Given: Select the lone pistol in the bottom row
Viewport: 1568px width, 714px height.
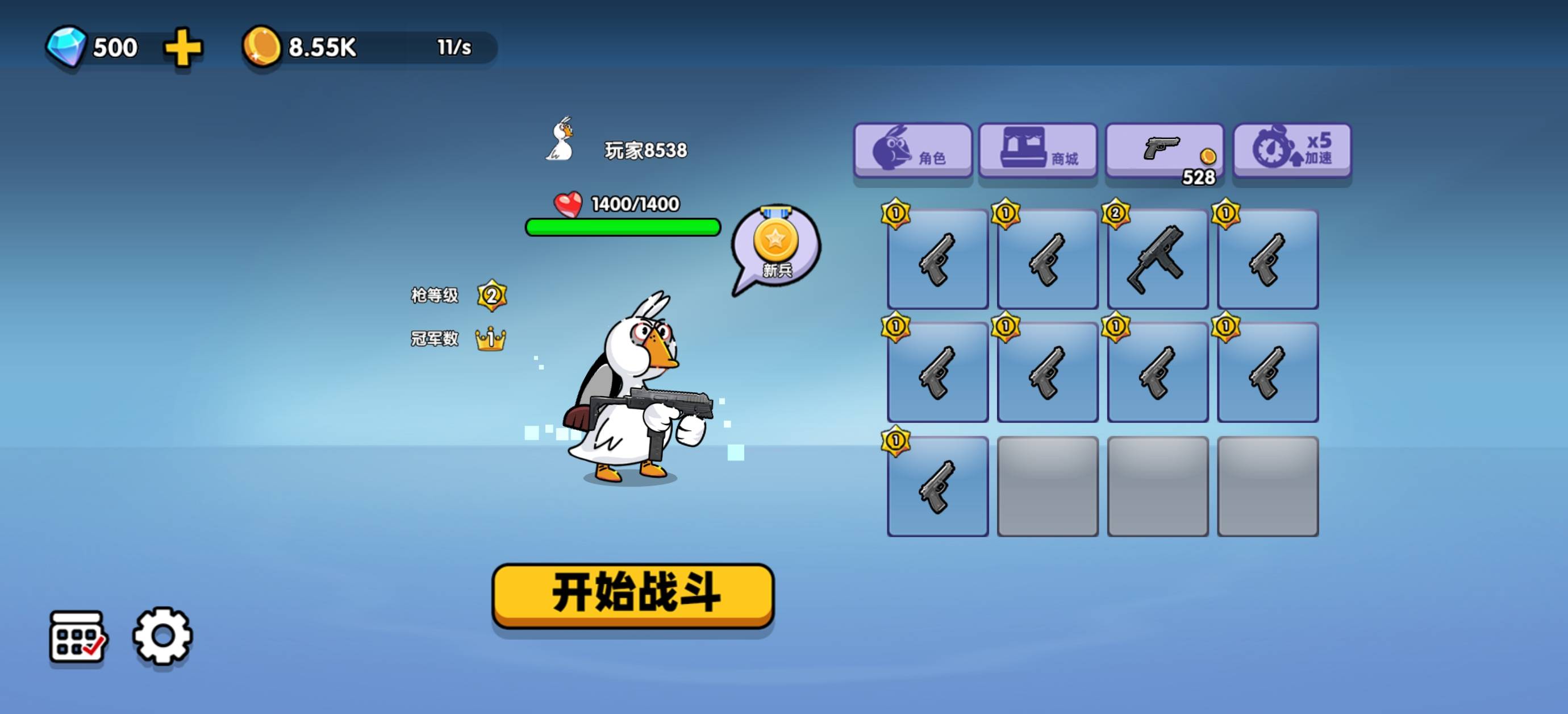Looking at the screenshot, I should click(937, 486).
